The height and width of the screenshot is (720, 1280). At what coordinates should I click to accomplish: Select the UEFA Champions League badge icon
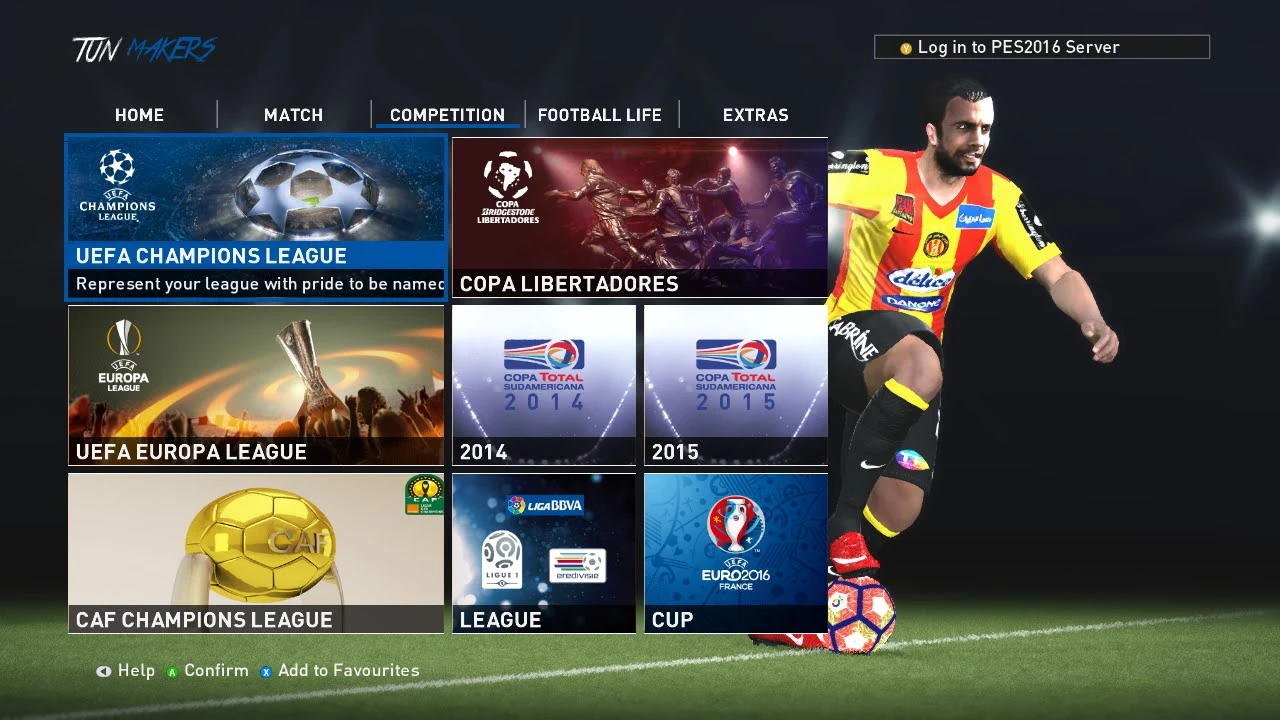click(115, 185)
